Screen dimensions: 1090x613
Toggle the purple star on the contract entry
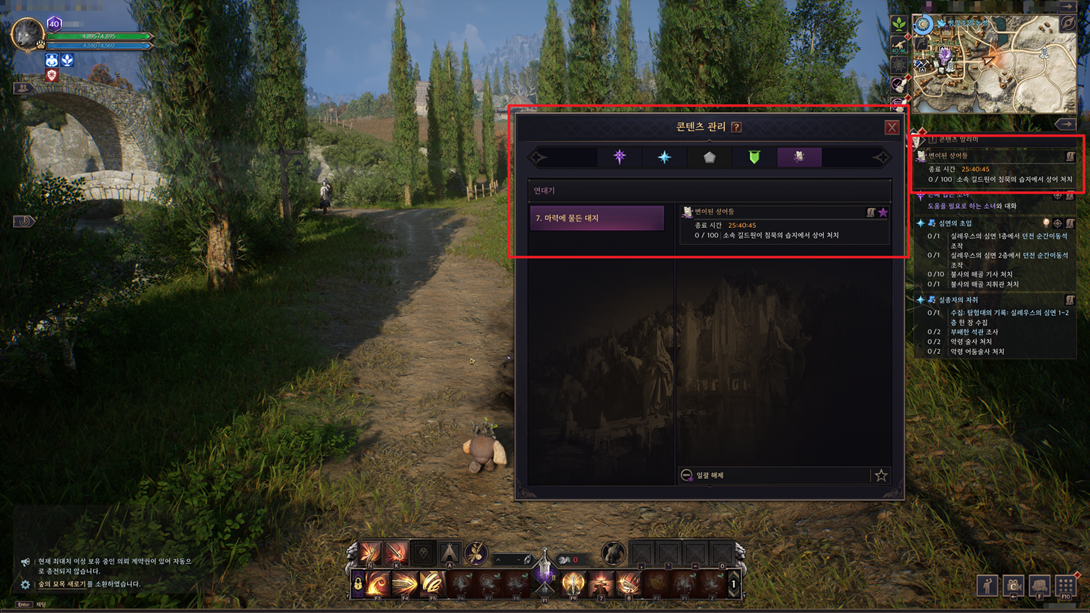883,212
